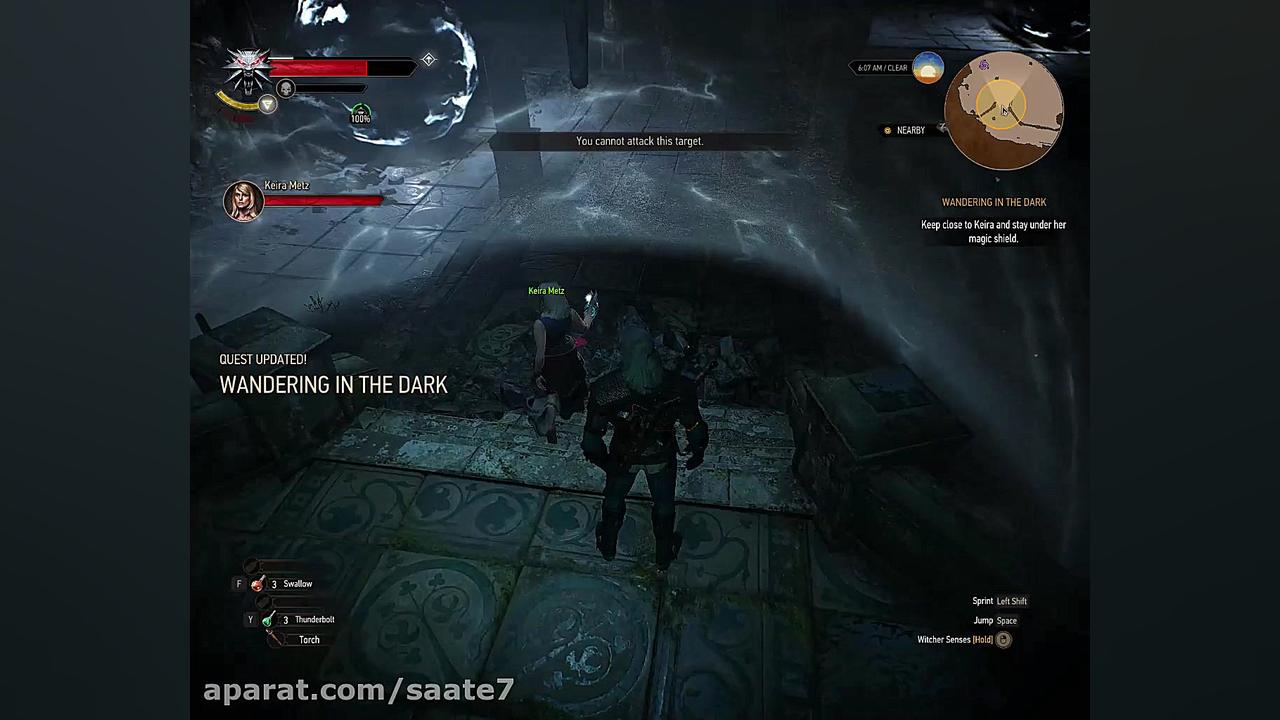Screen dimensions: 1280x720
Task: Select the Thunderbolt potion quick slot icon
Action: [267, 619]
